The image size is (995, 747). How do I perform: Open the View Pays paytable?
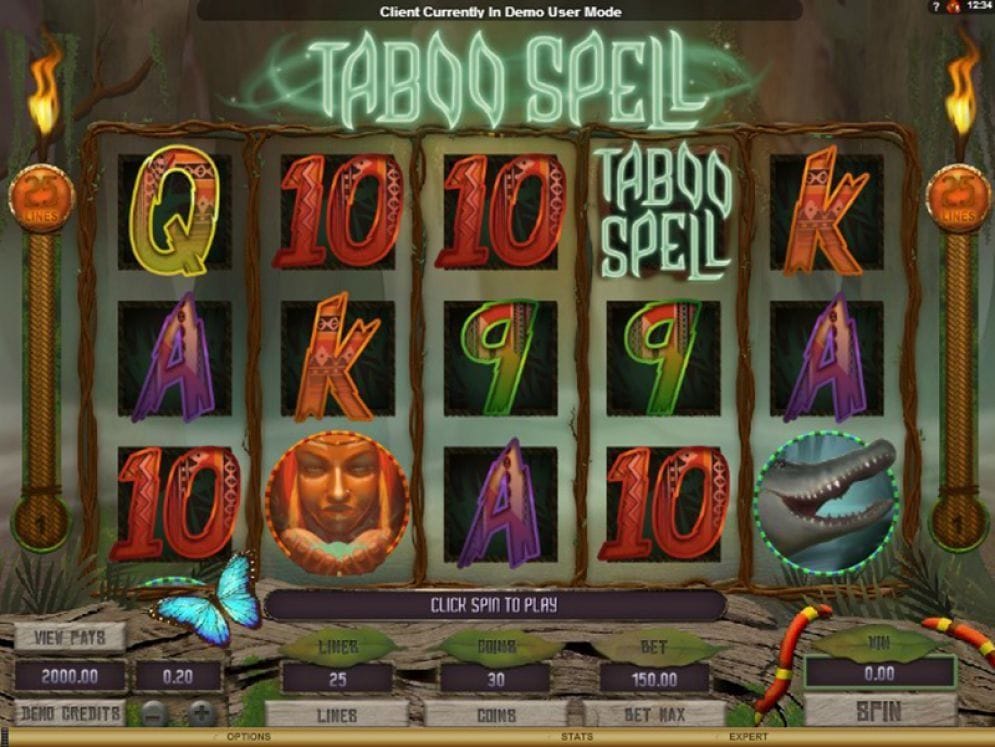click(x=69, y=637)
